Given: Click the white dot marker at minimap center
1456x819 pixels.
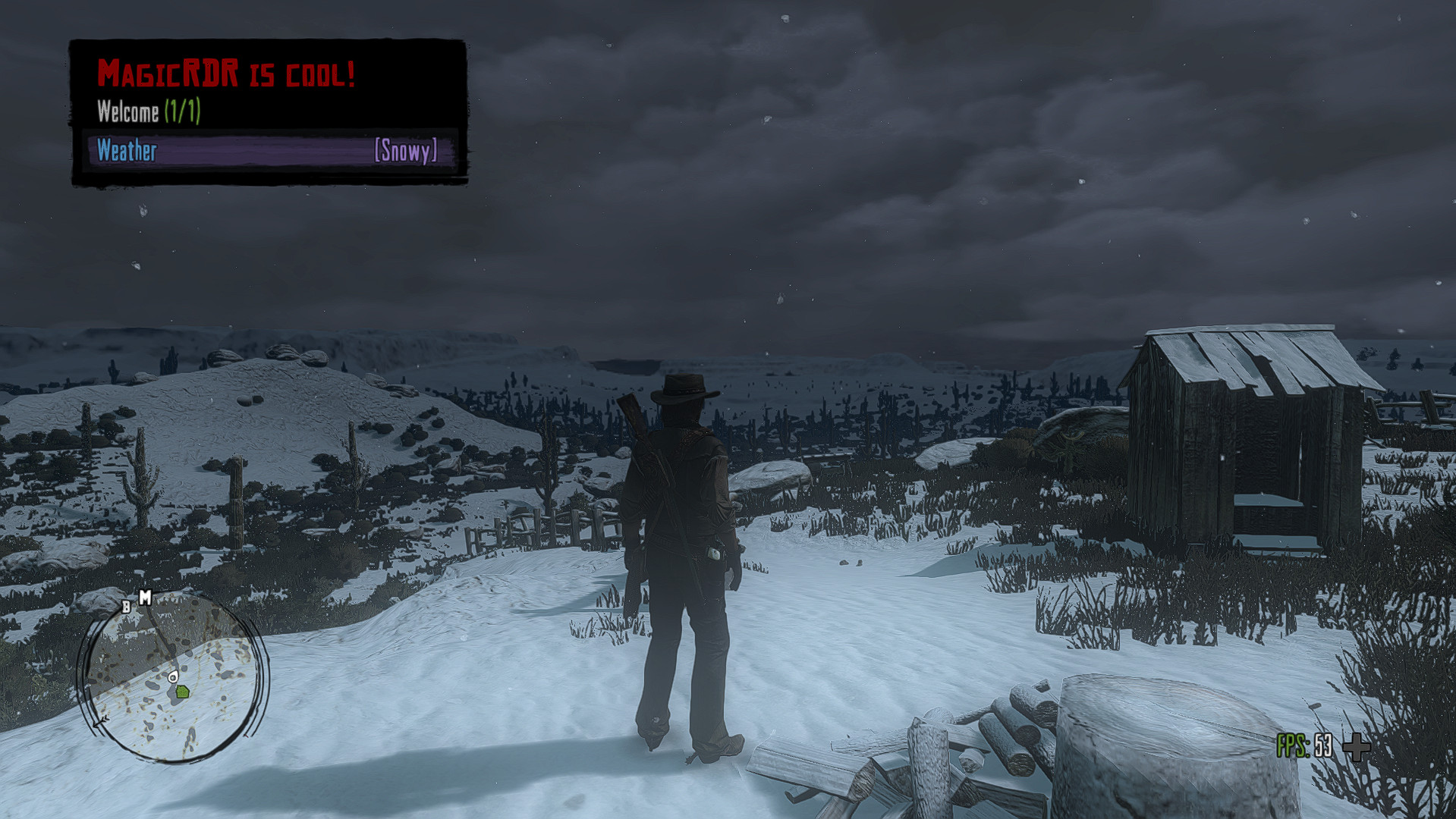Looking at the screenshot, I should point(173,677).
